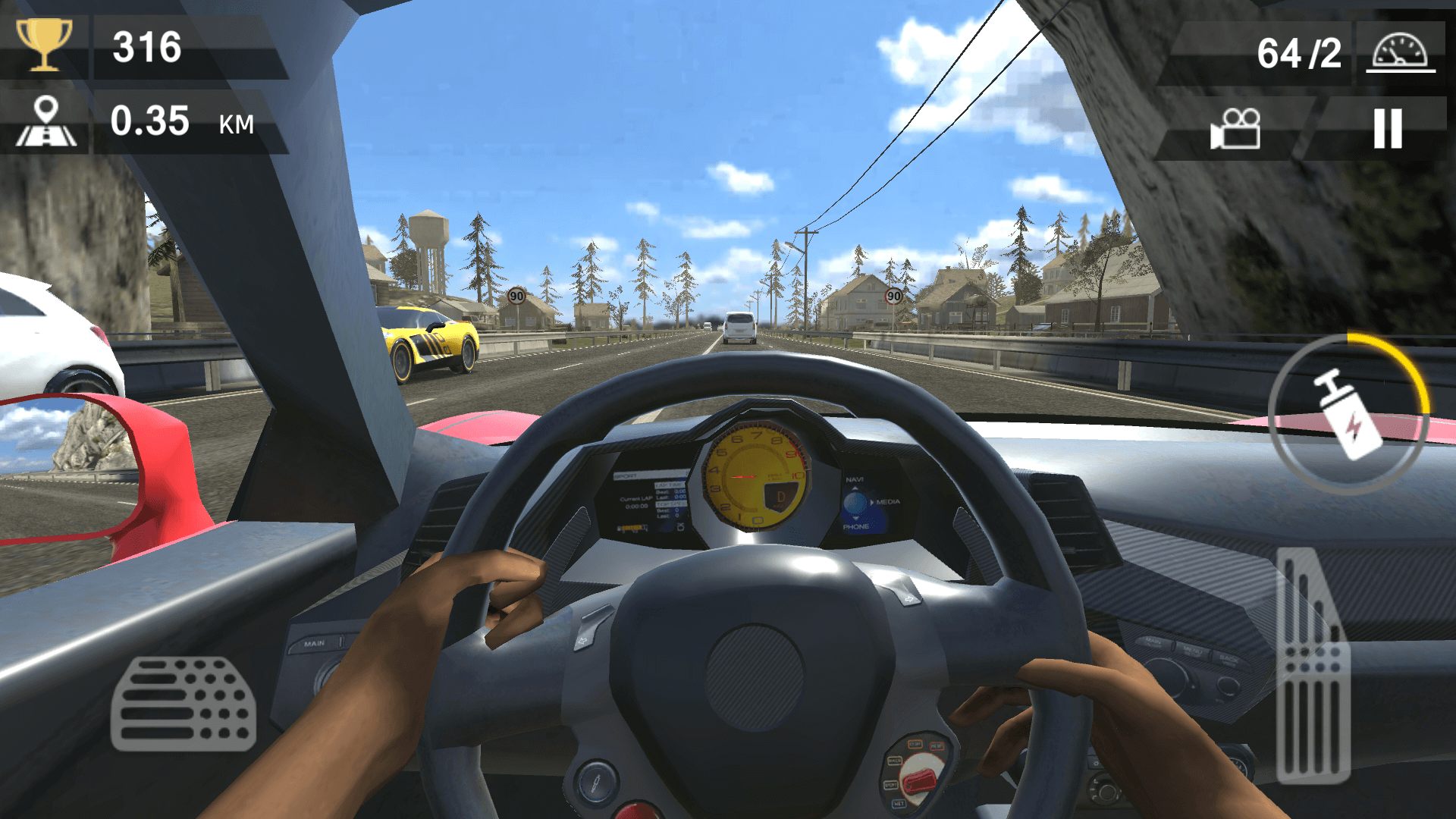
Task: Activate the nitro boost canister
Action: coord(1348,413)
